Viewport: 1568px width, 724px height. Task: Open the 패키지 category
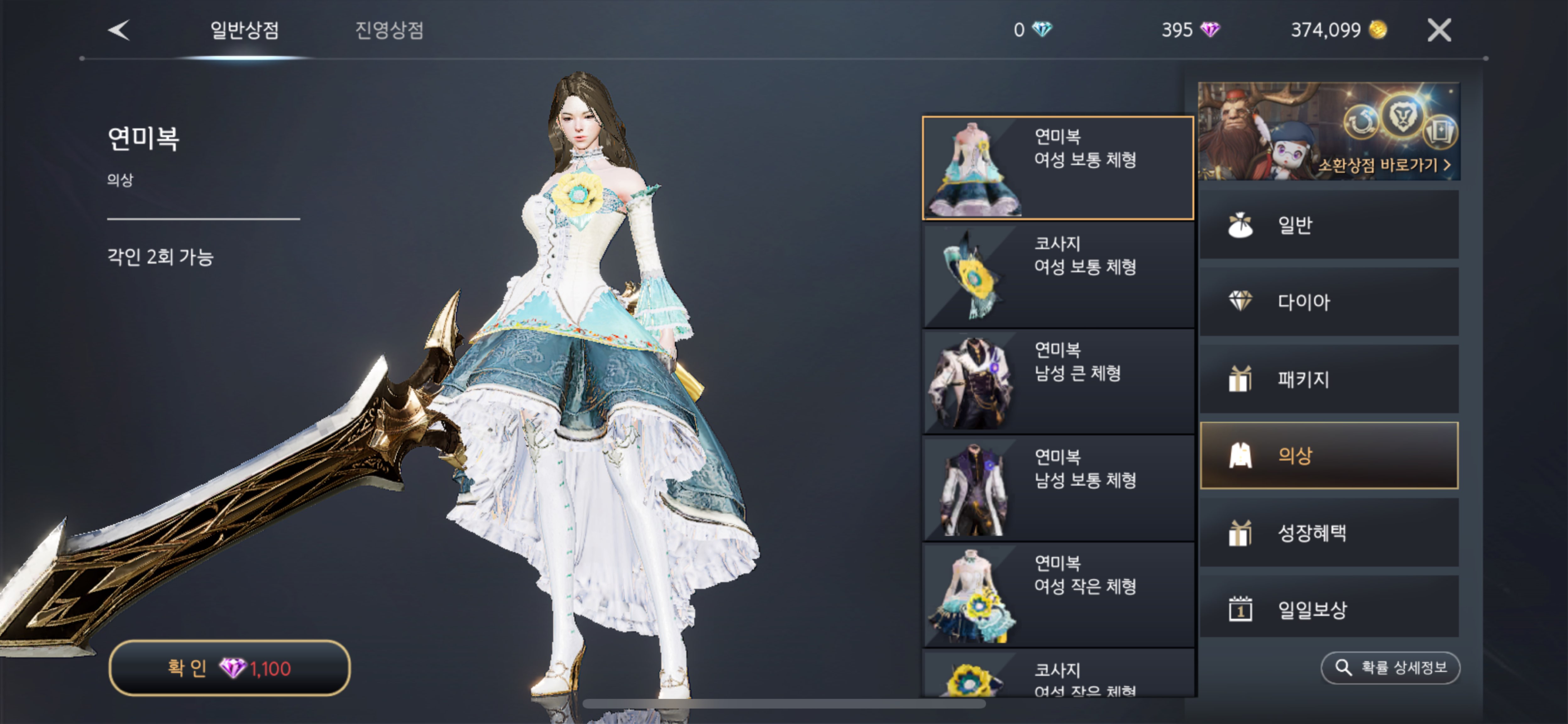[1329, 379]
